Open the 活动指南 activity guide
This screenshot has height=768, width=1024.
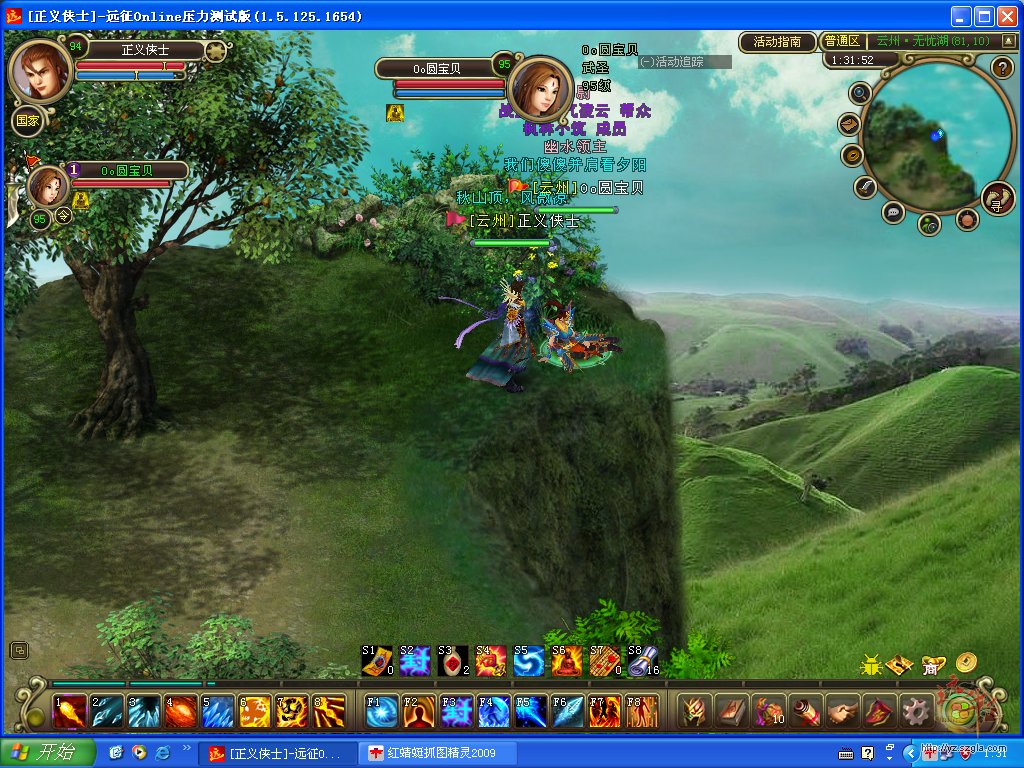click(777, 41)
